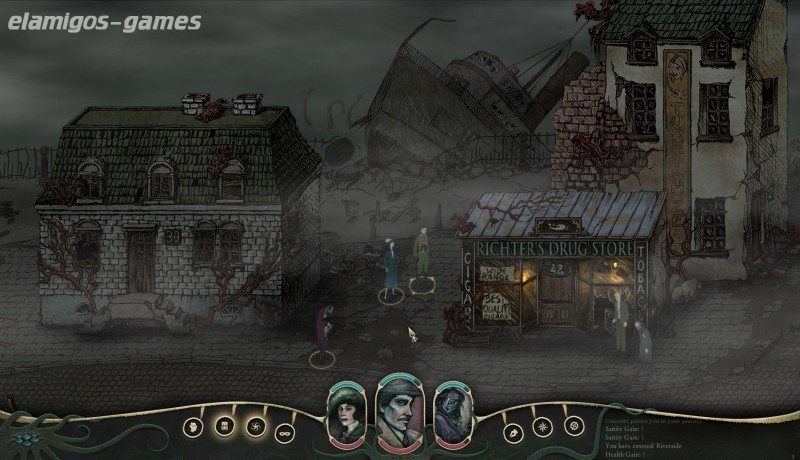
Task: Activate the spiral swirl icon button
Action: point(253,426)
